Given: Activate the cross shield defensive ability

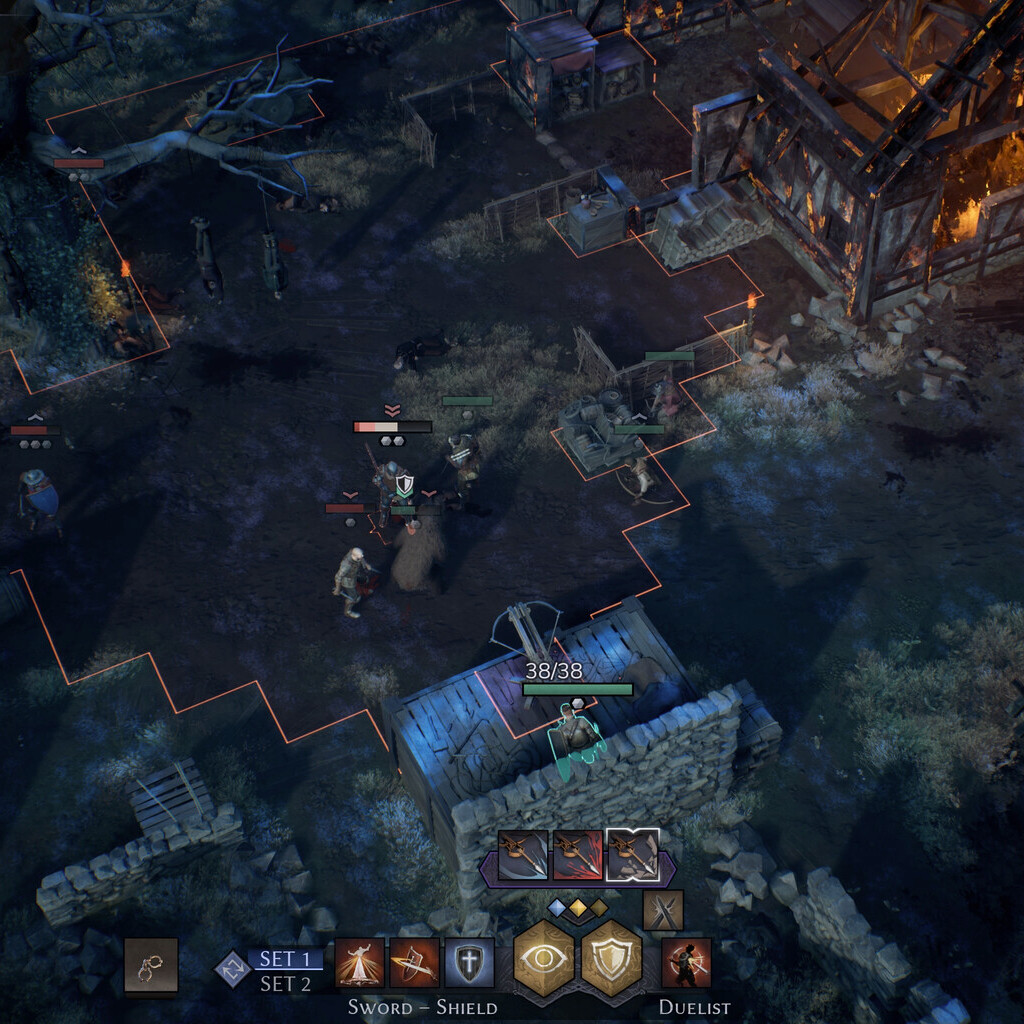Looking at the screenshot, I should (x=469, y=963).
